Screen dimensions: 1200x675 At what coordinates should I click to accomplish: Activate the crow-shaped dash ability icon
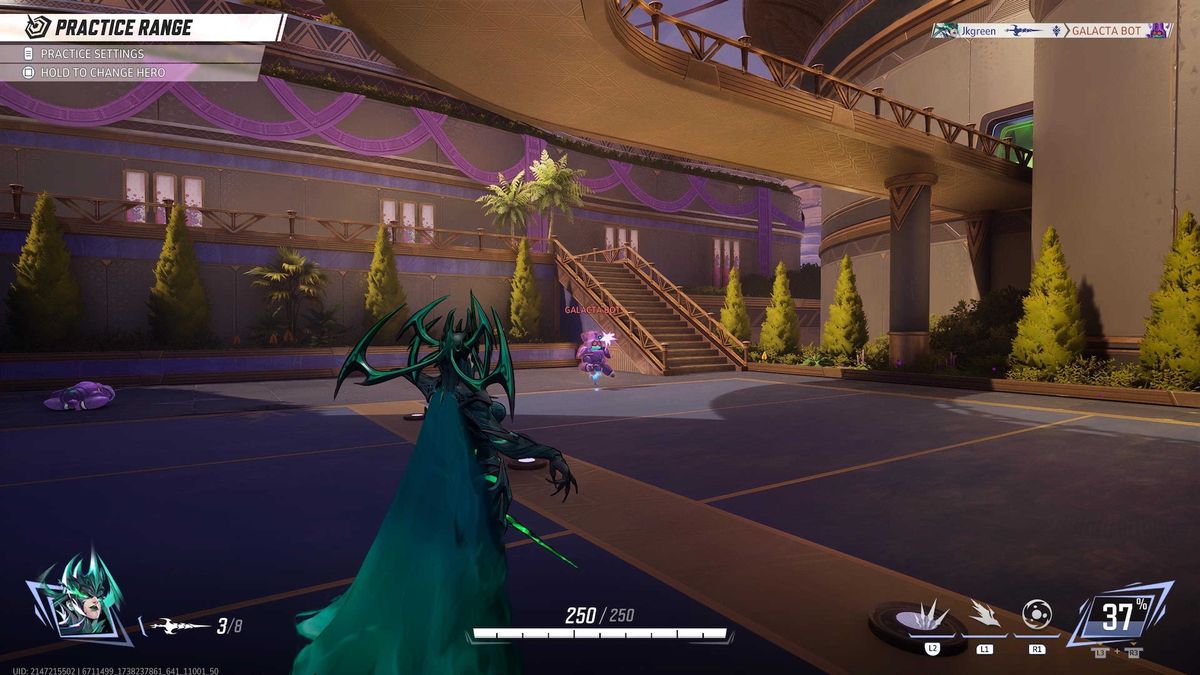tap(985, 614)
